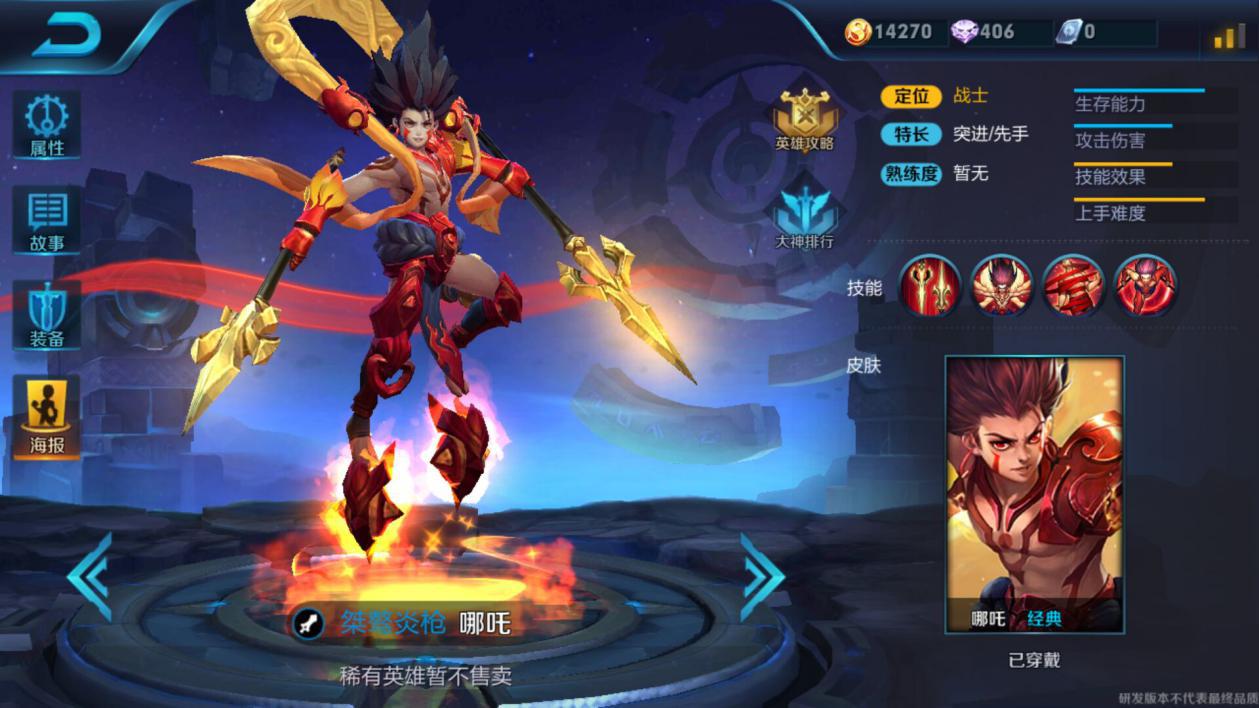Select the twin spears skill icon
The height and width of the screenshot is (708, 1259).
coord(930,285)
